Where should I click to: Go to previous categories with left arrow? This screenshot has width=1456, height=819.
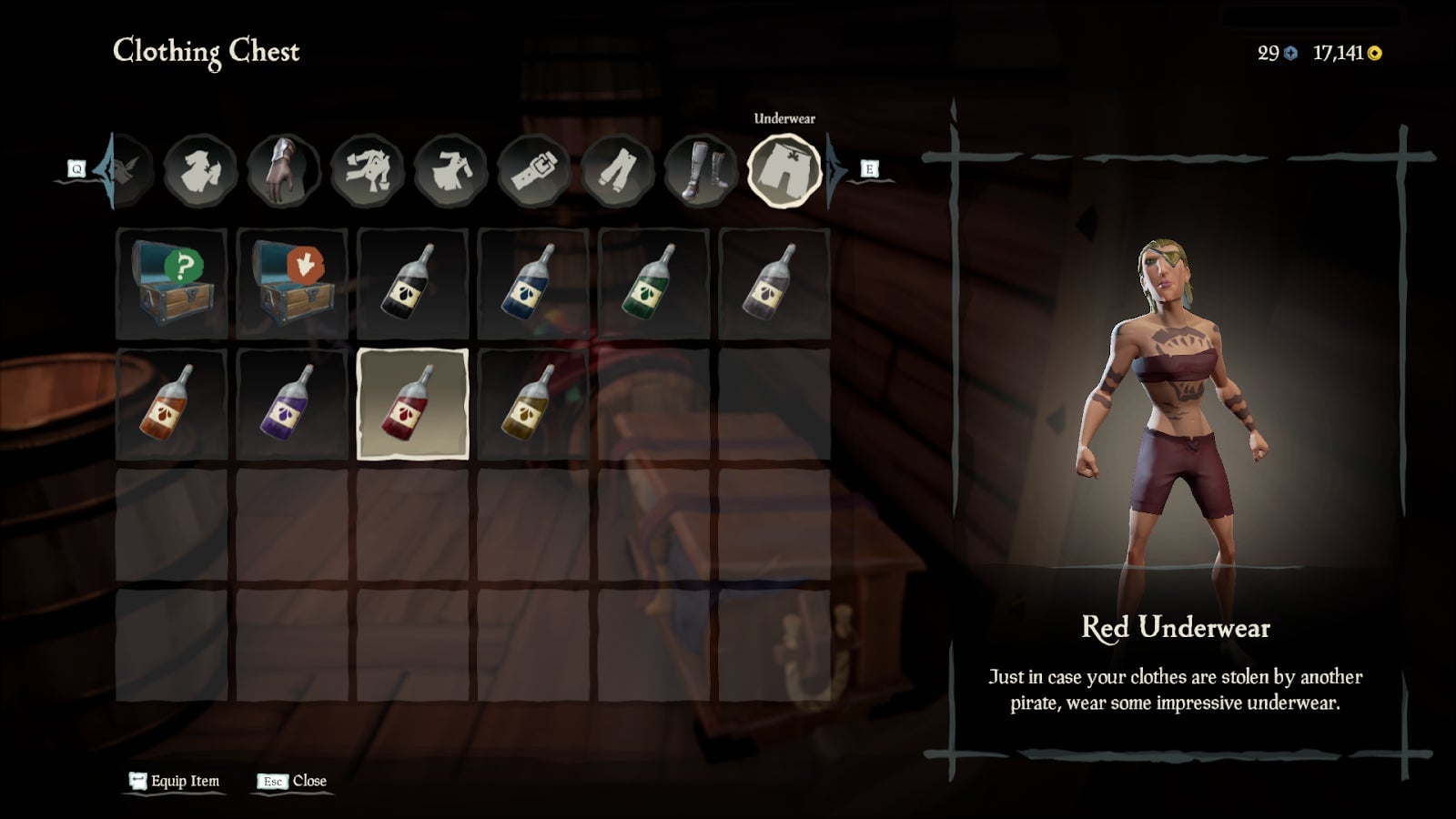(102, 169)
